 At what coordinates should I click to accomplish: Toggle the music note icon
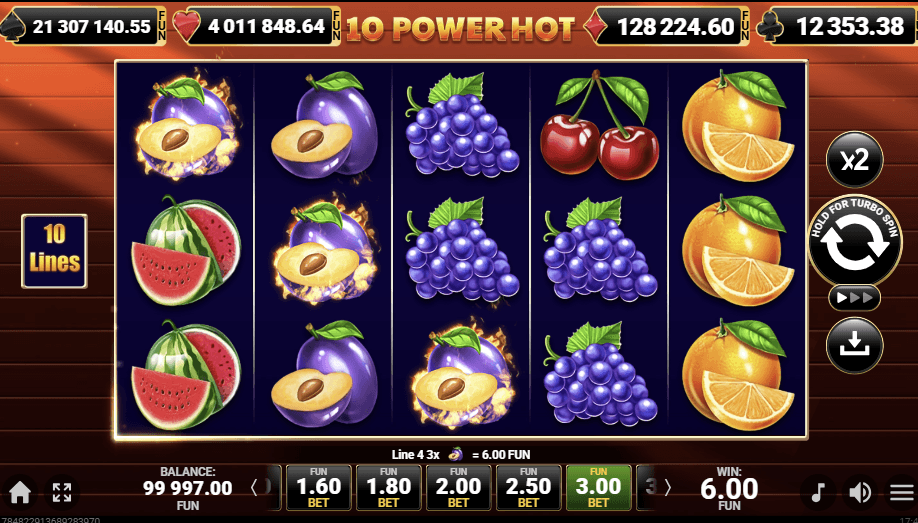point(818,492)
